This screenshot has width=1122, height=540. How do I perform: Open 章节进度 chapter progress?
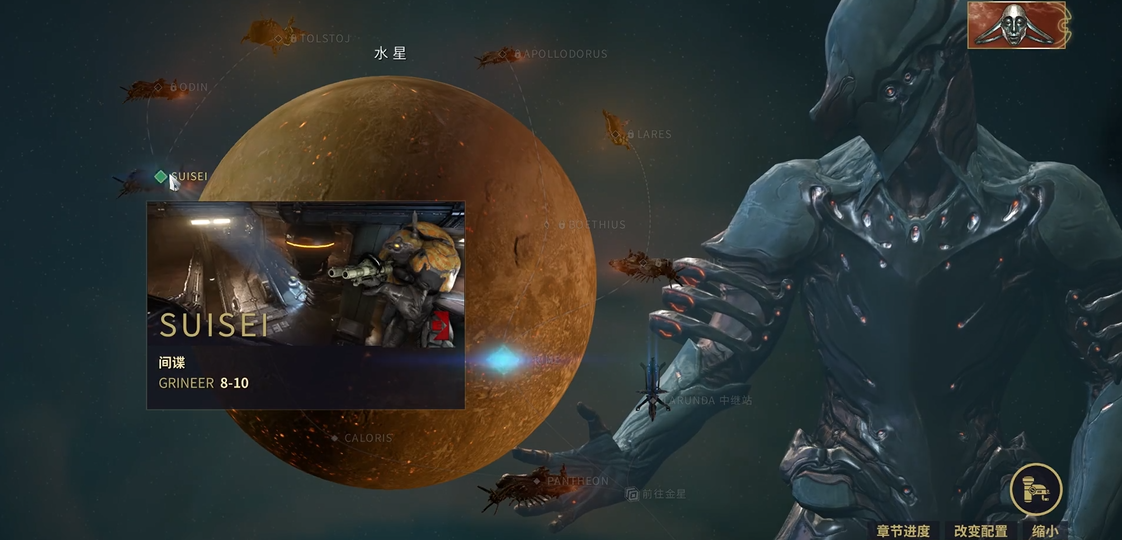[903, 531]
